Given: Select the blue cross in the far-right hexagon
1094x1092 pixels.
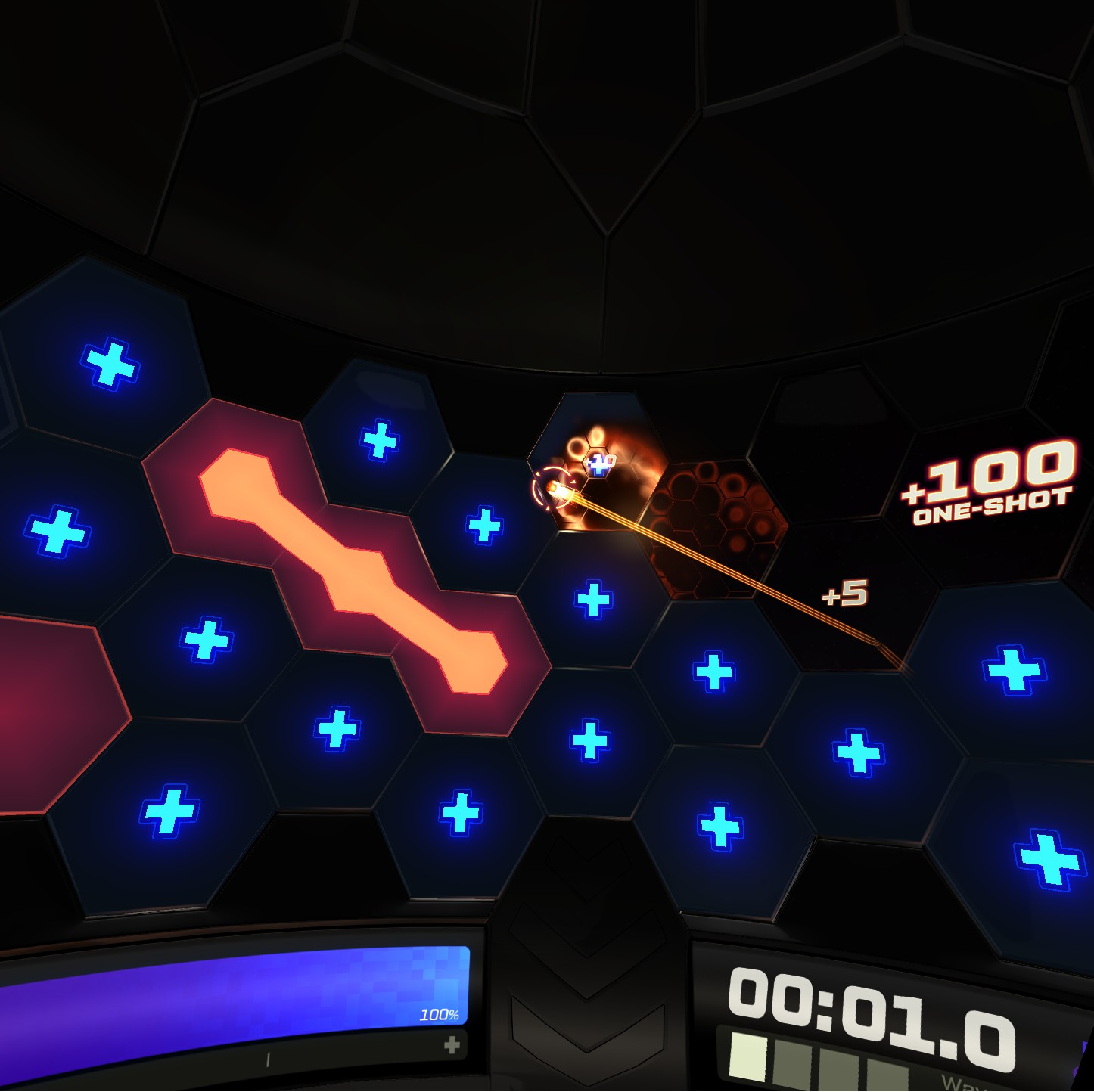Looking at the screenshot, I should click(1012, 669).
